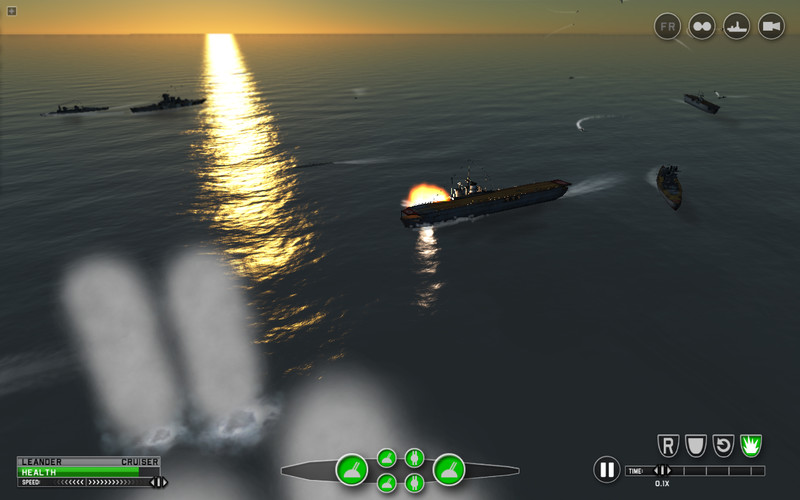
Task: Click the small square icon at top-left
Action: [11, 11]
